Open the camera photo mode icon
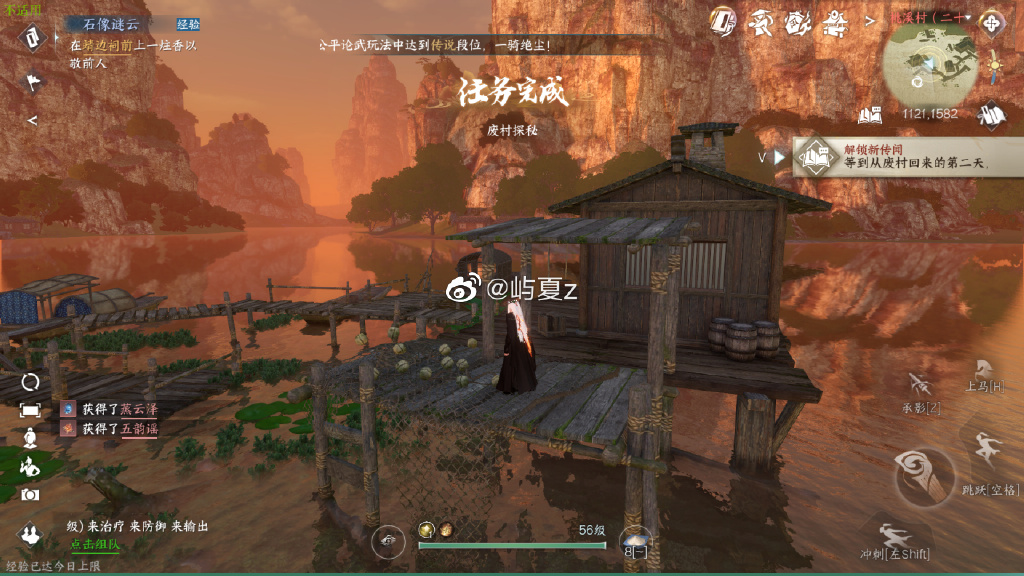 click(x=31, y=494)
